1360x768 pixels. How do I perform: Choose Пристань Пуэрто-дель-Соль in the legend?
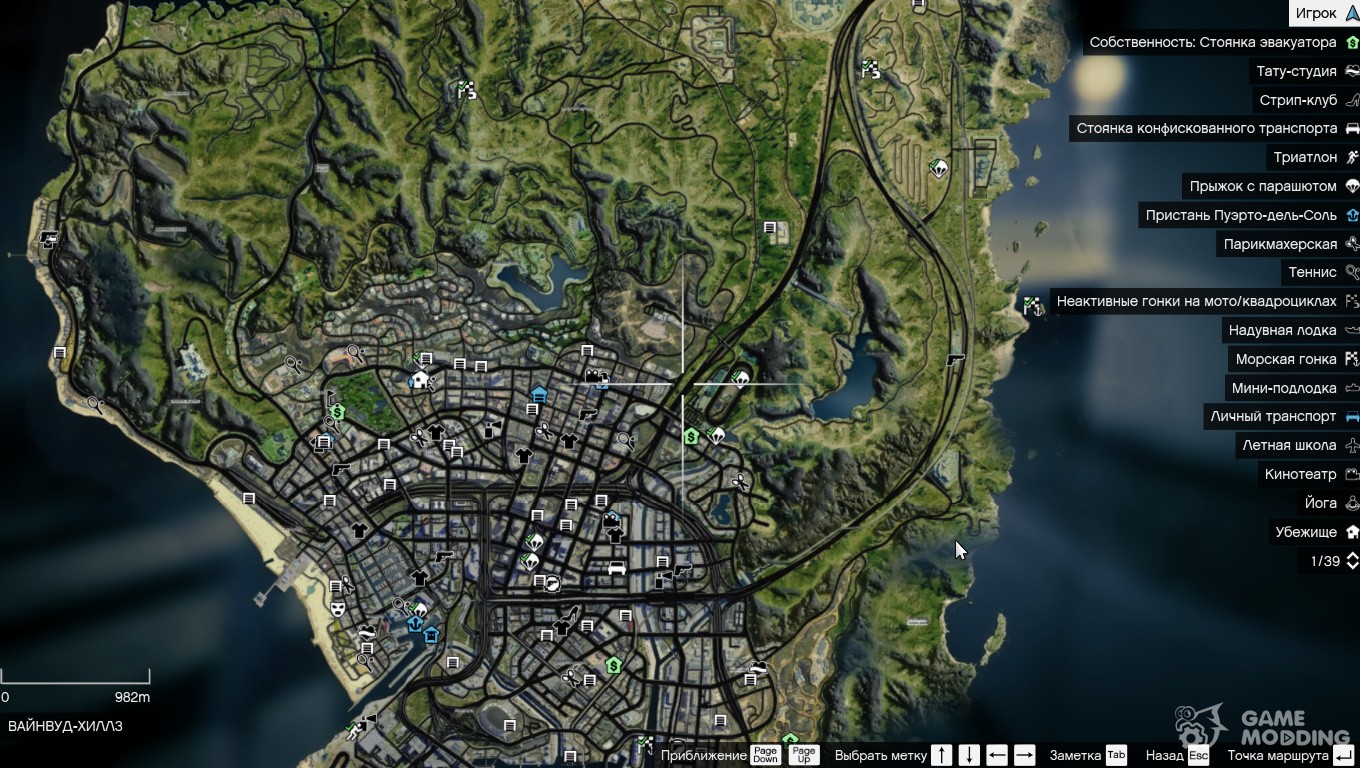tap(1241, 215)
